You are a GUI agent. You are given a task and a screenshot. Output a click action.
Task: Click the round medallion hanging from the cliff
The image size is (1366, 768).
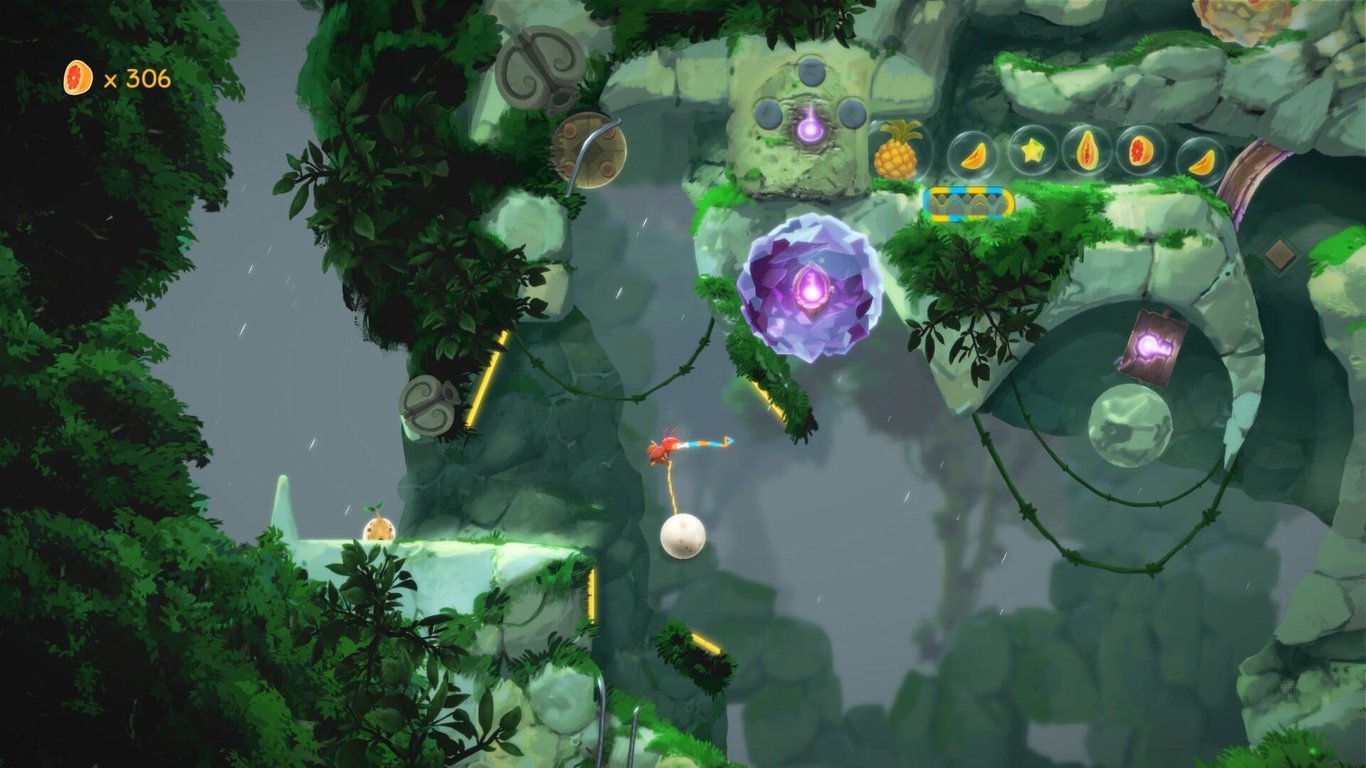589,152
